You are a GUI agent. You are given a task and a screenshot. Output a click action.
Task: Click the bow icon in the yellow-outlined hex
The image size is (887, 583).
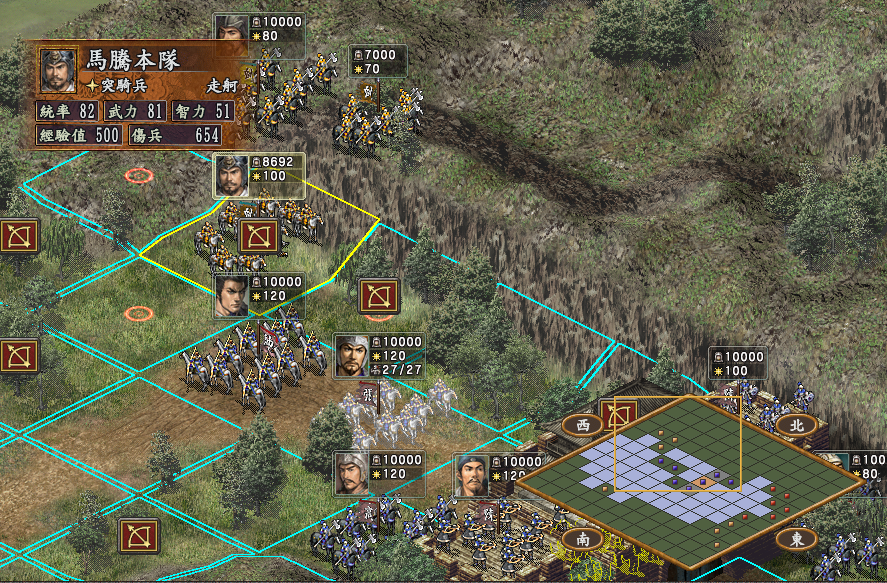(258, 237)
